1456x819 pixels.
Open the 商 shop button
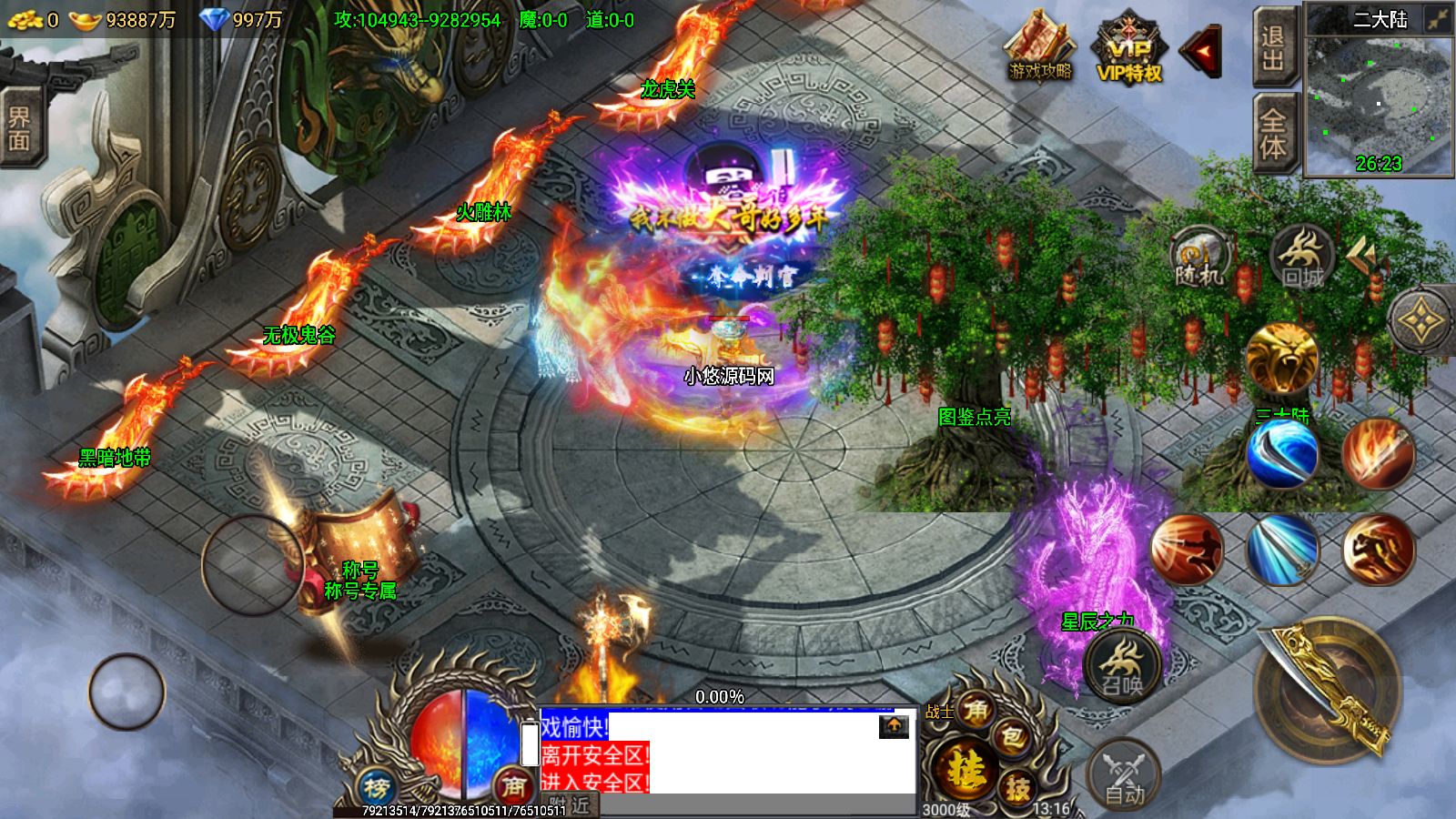click(x=513, y=786)
